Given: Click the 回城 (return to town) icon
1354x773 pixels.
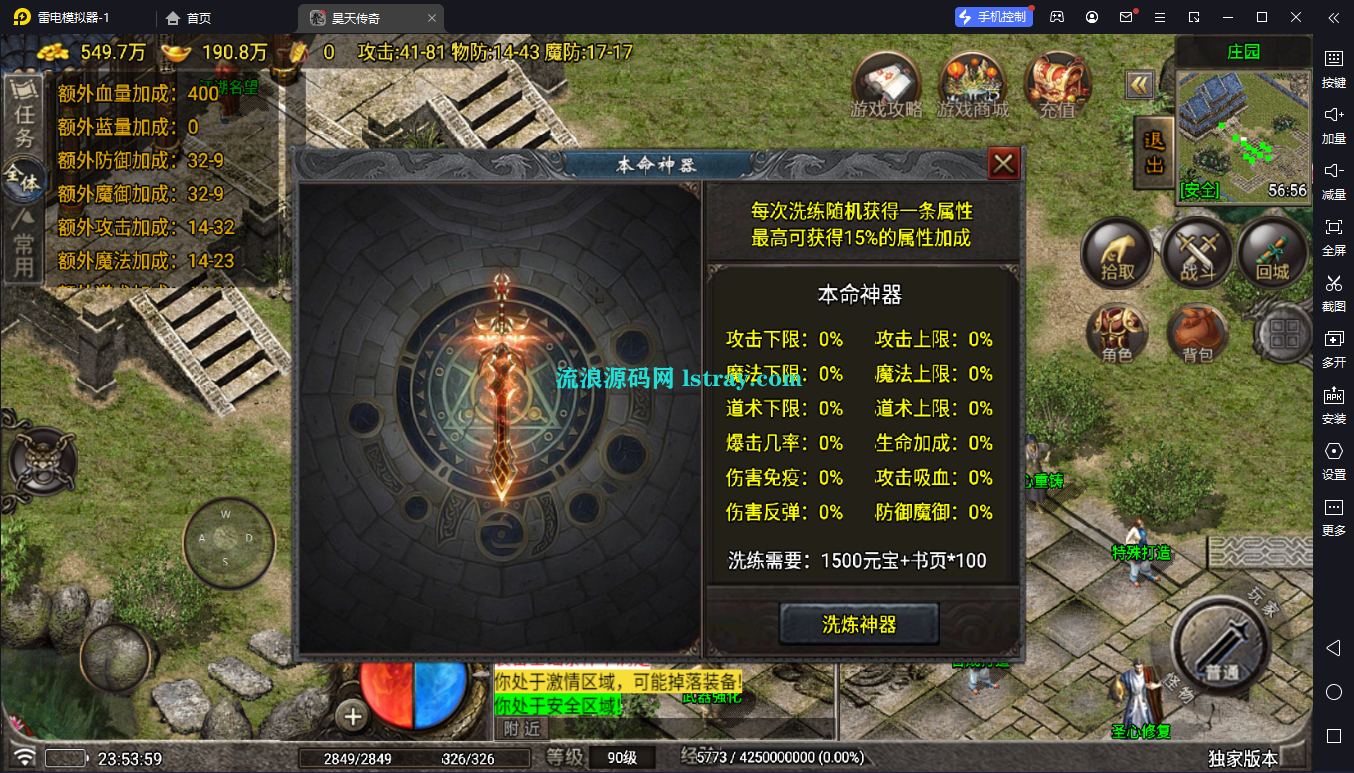Looking at the screenshot, I should click(1273, 253).
